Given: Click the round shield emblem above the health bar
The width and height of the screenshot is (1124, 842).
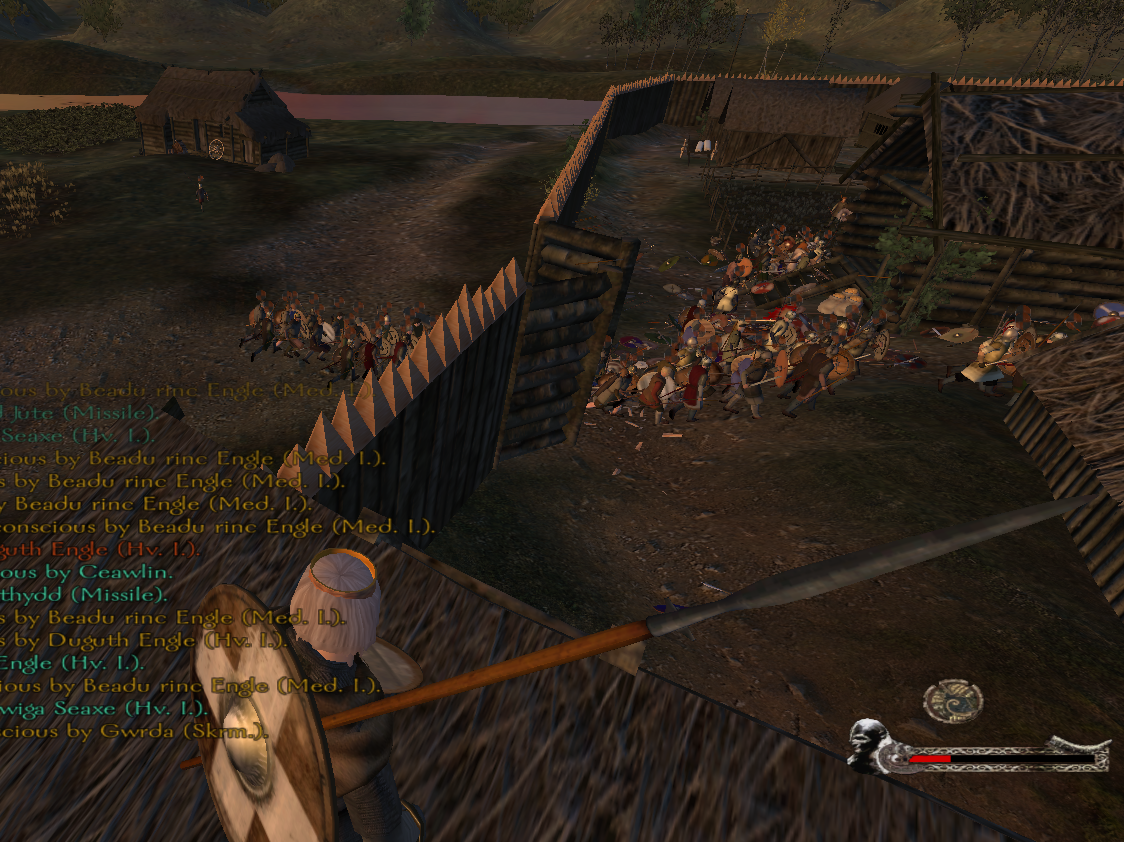Looking at the screenshot, I should (x=952, y=701).
